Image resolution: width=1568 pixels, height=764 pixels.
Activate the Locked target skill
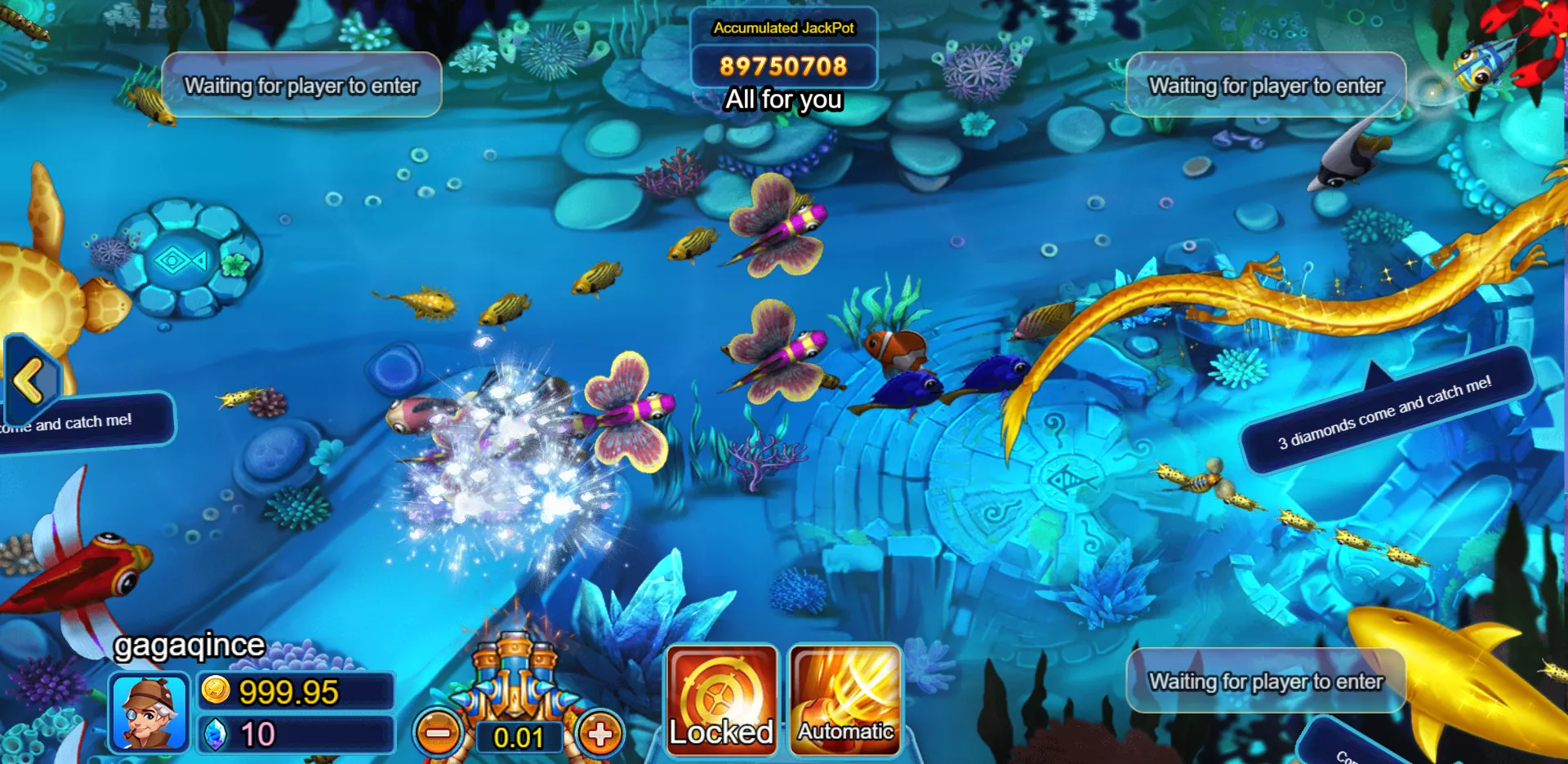click(x=721, y=699)
